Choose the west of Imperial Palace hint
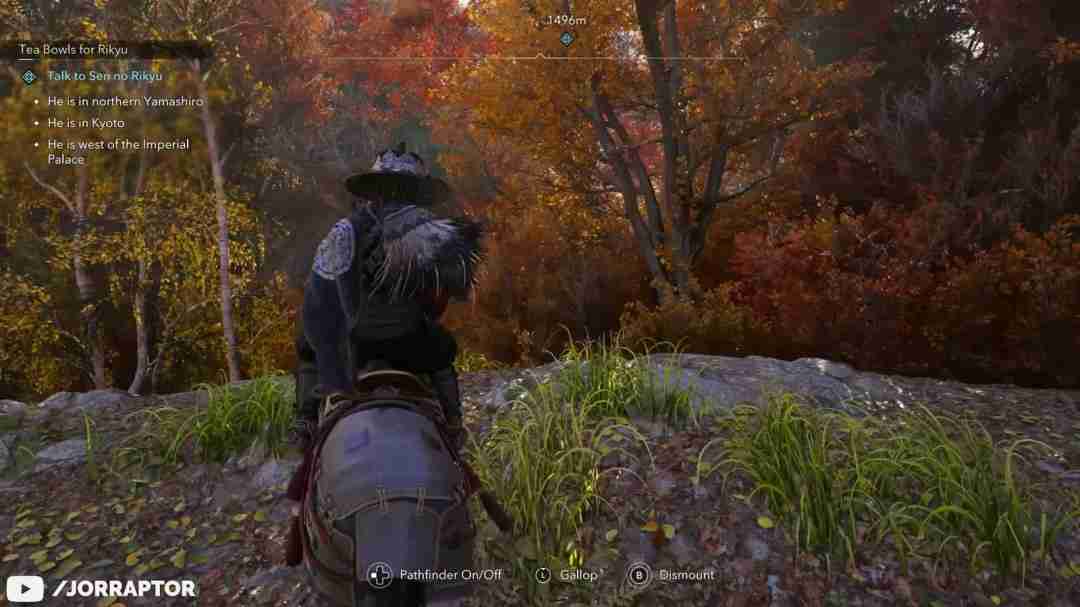Viewport: 1080px width, 607px height. click(118, 151)
